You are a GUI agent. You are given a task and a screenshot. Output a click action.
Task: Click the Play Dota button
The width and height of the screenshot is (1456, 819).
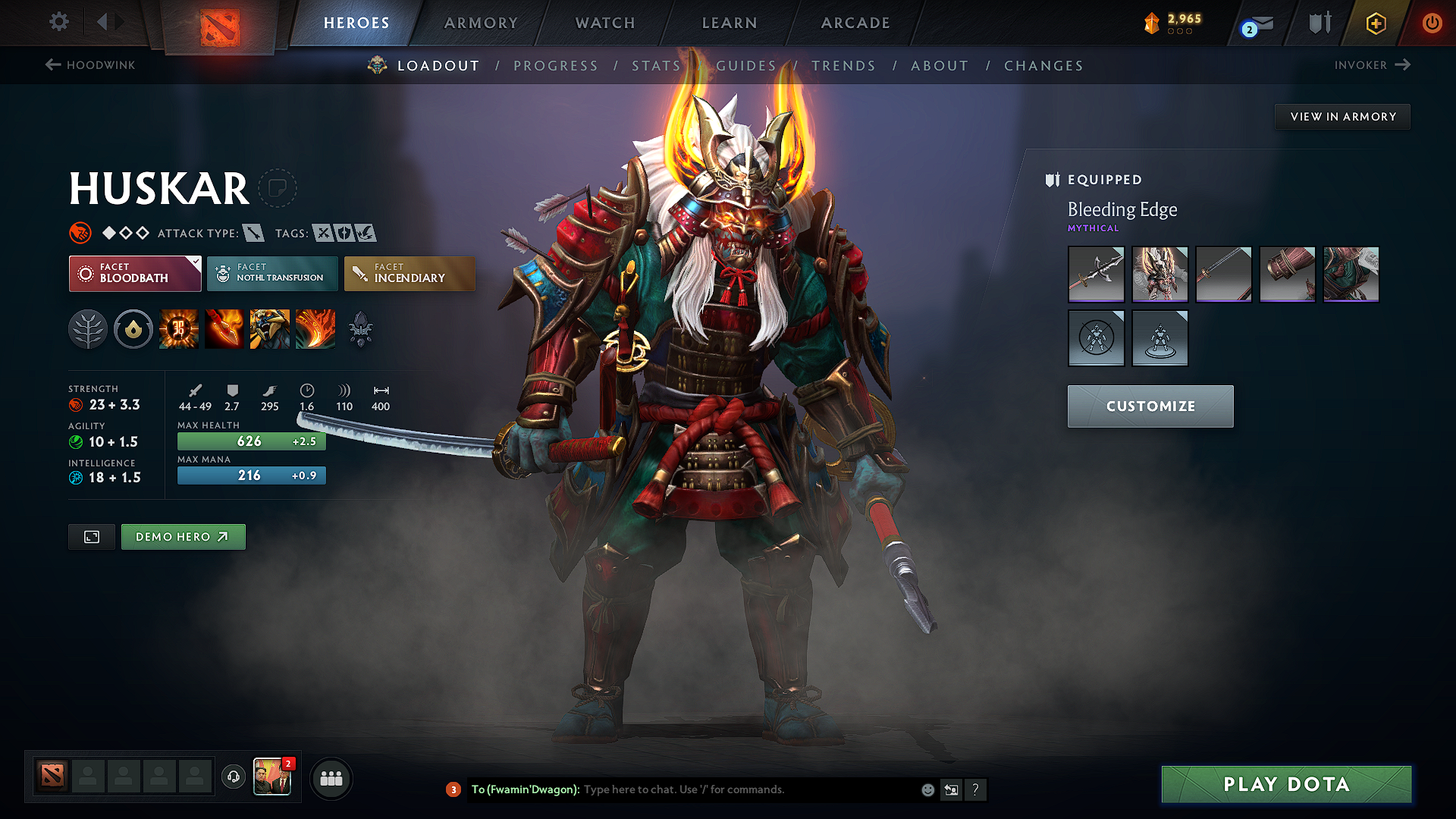1286,784
